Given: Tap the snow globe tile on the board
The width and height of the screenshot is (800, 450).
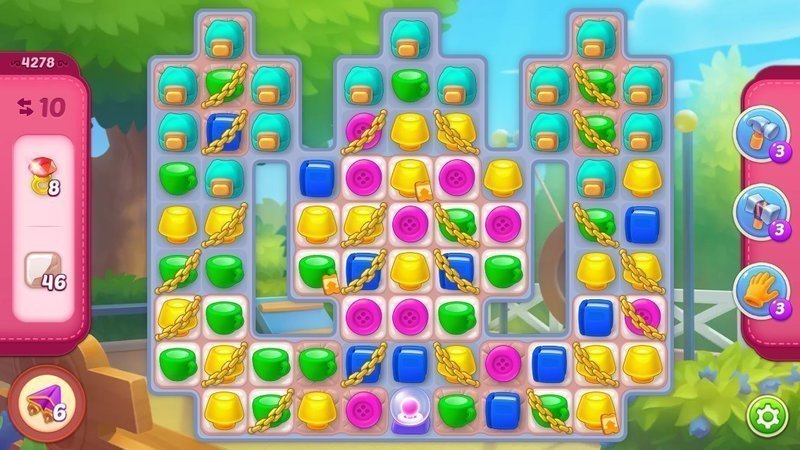Looking at the screenshot, I should [x=409, y=408].
